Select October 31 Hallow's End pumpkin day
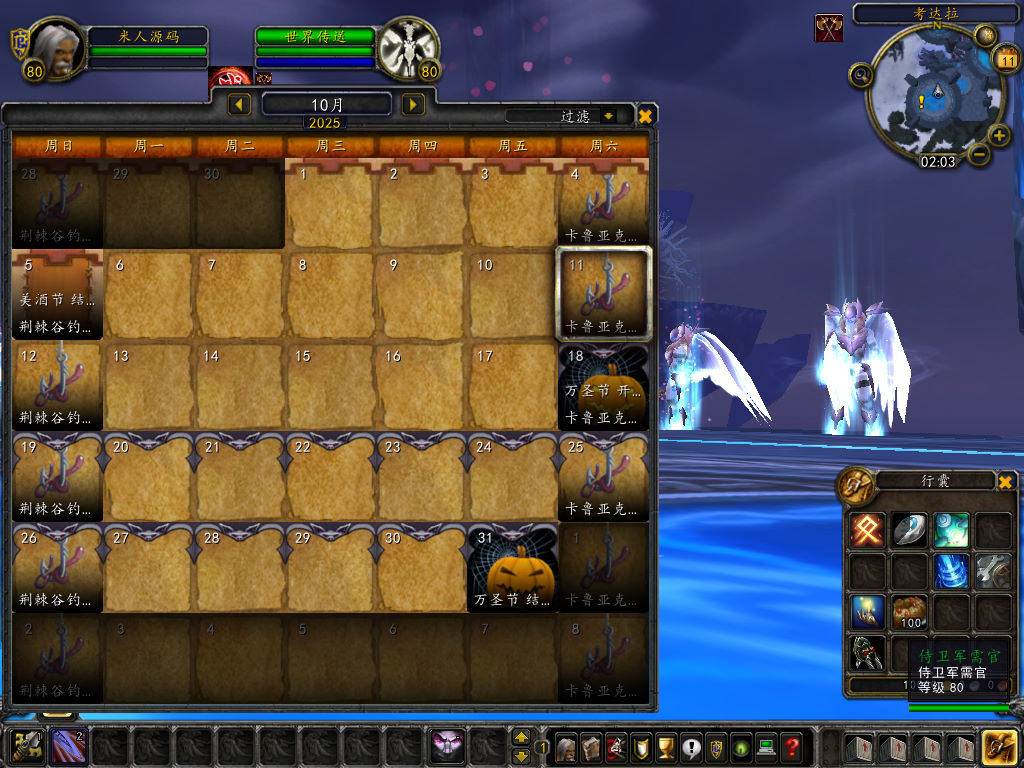Viewport: 1024px width, 768px height. point(513,568)
